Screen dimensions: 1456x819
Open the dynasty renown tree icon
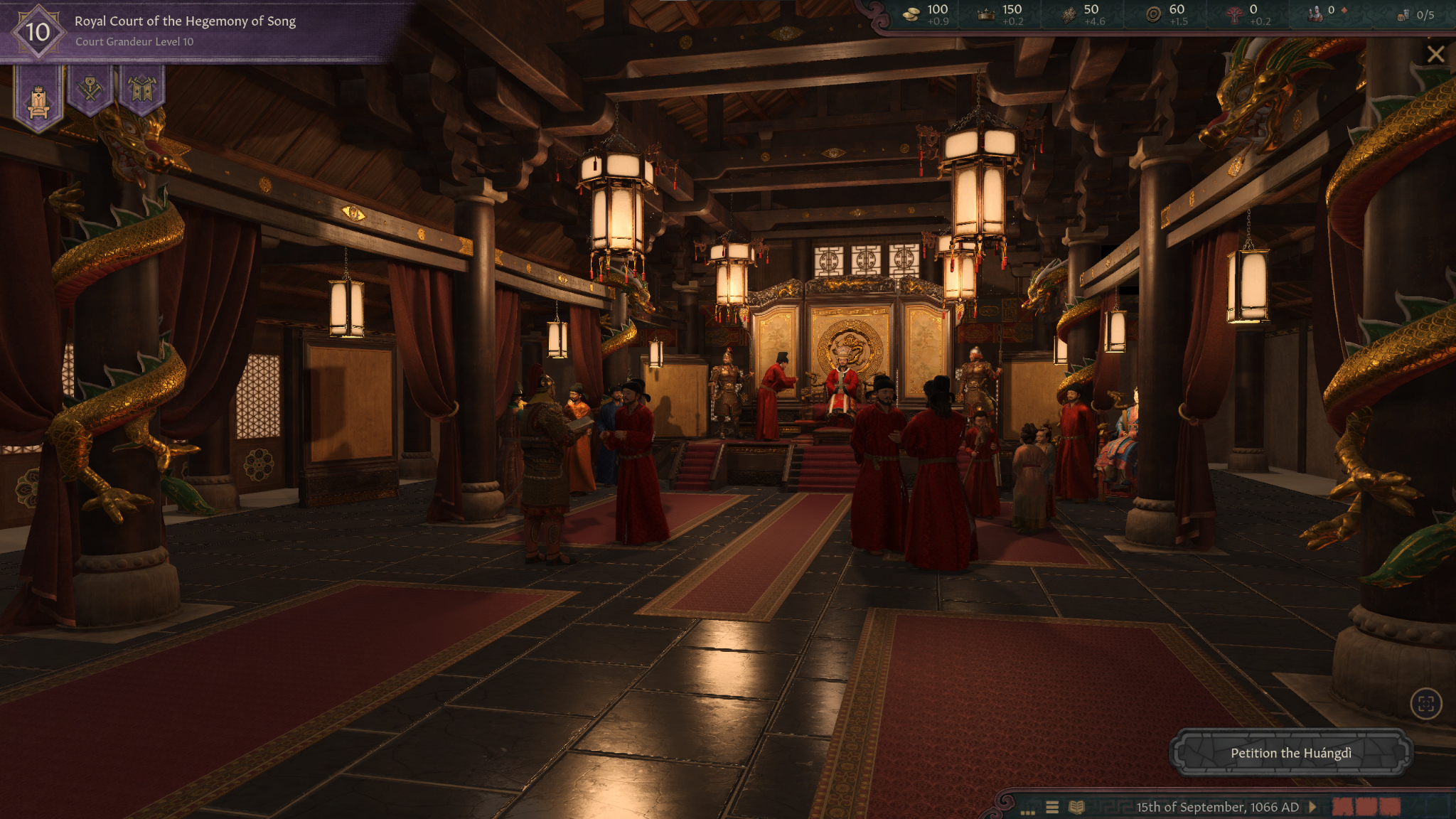1236,13
